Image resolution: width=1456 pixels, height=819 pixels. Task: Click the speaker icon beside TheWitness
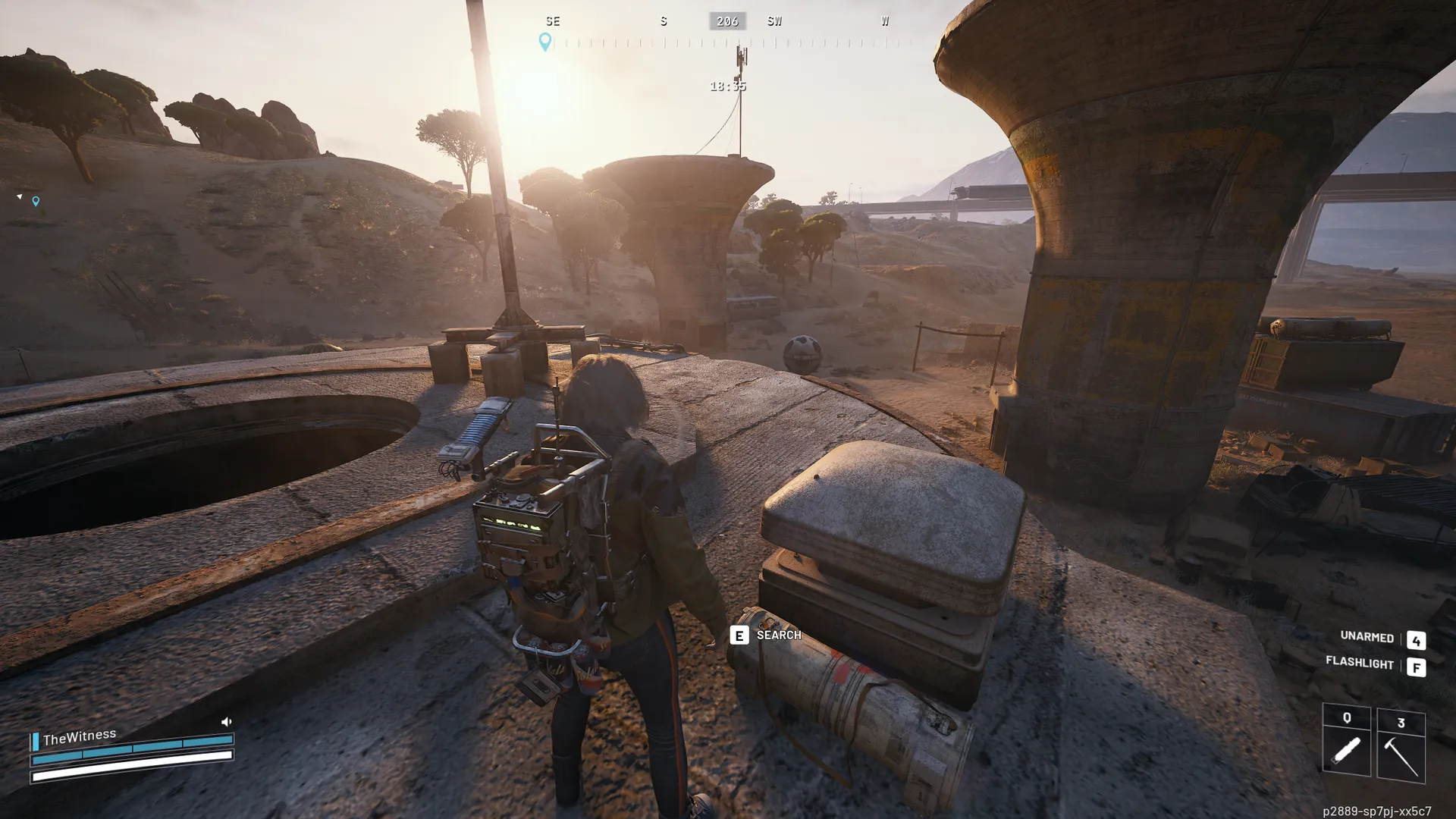click(226, 722)
